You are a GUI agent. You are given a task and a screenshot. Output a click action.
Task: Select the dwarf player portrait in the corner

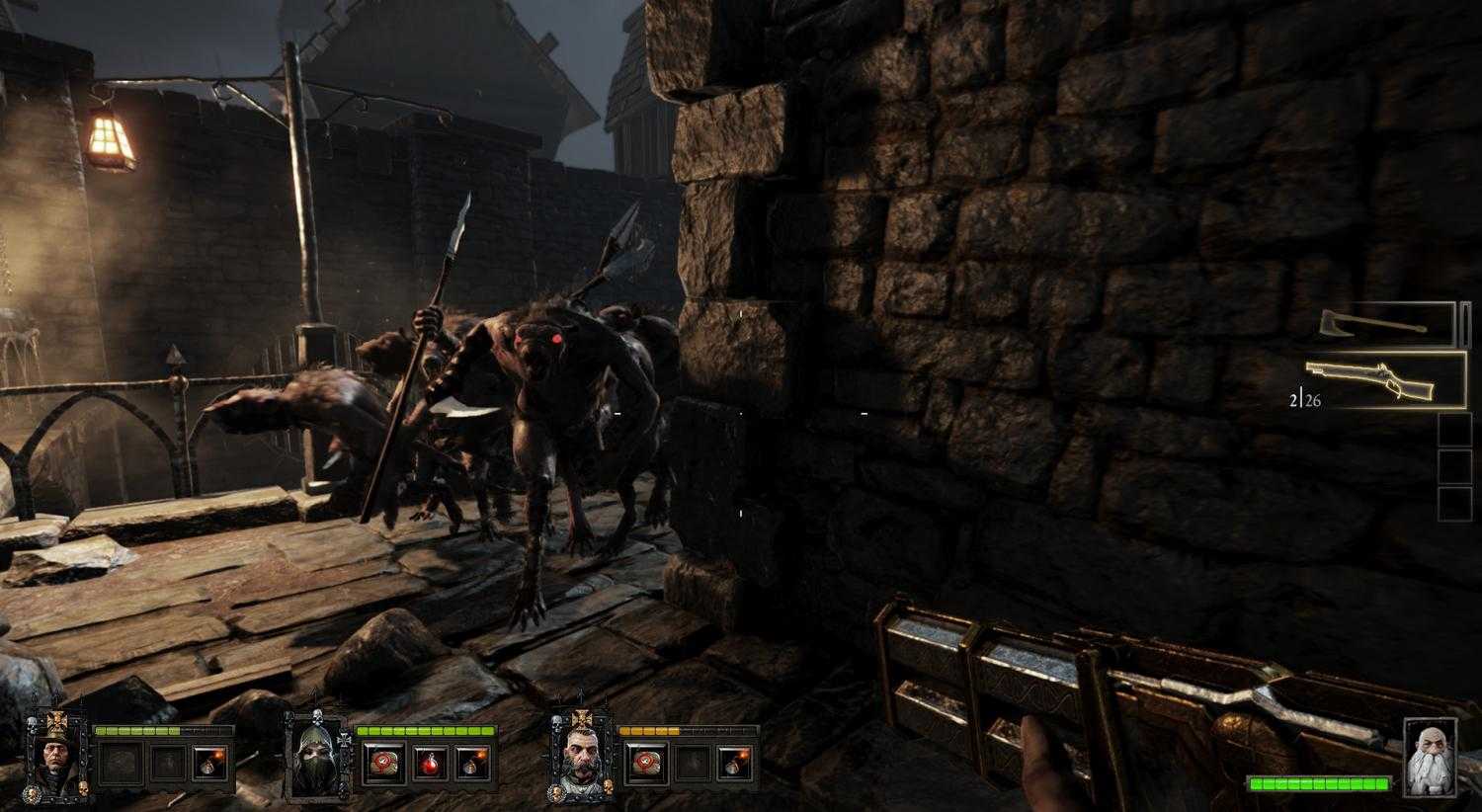(1431, 757)
